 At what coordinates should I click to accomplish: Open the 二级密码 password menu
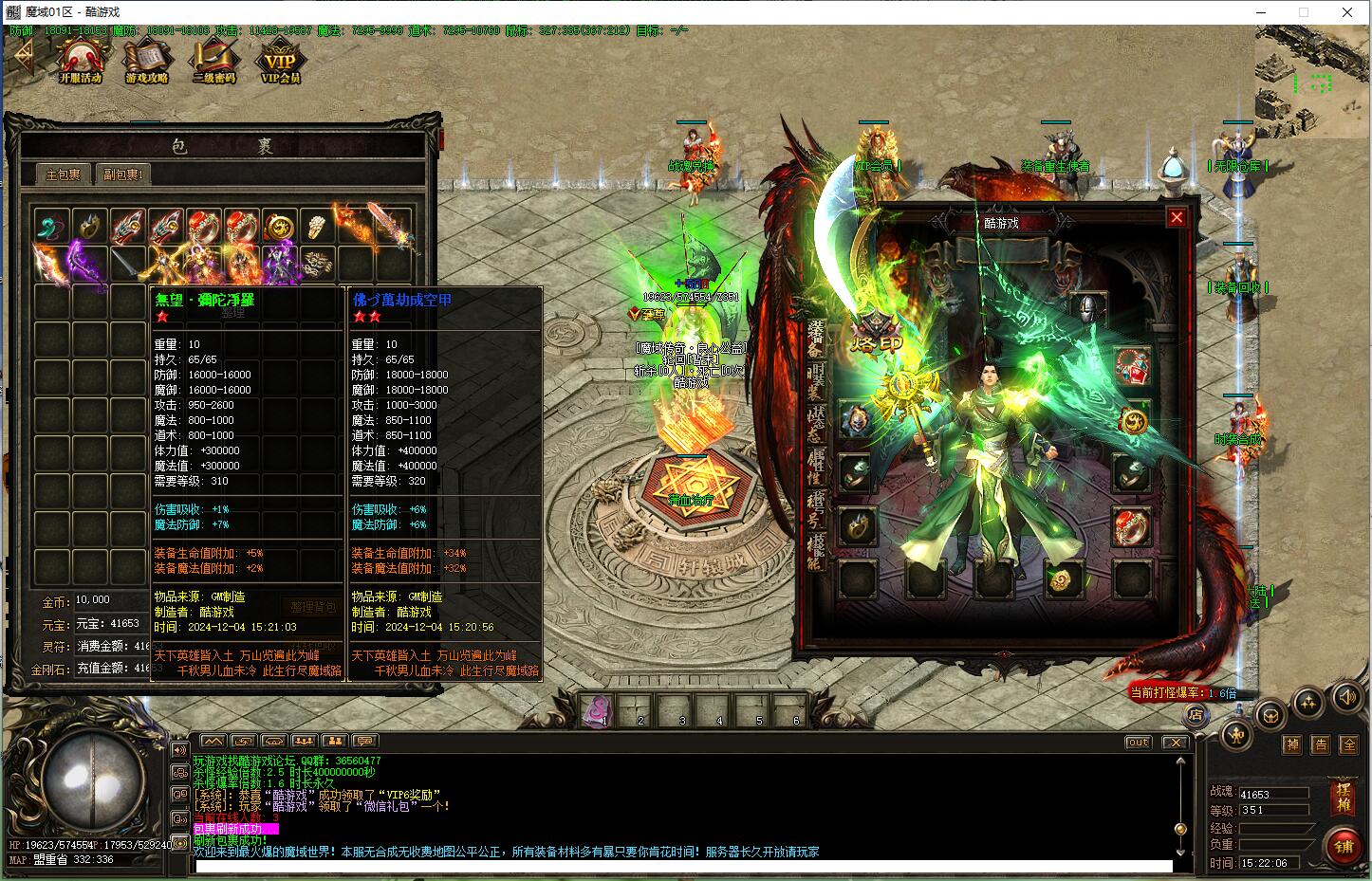point(213,62)
